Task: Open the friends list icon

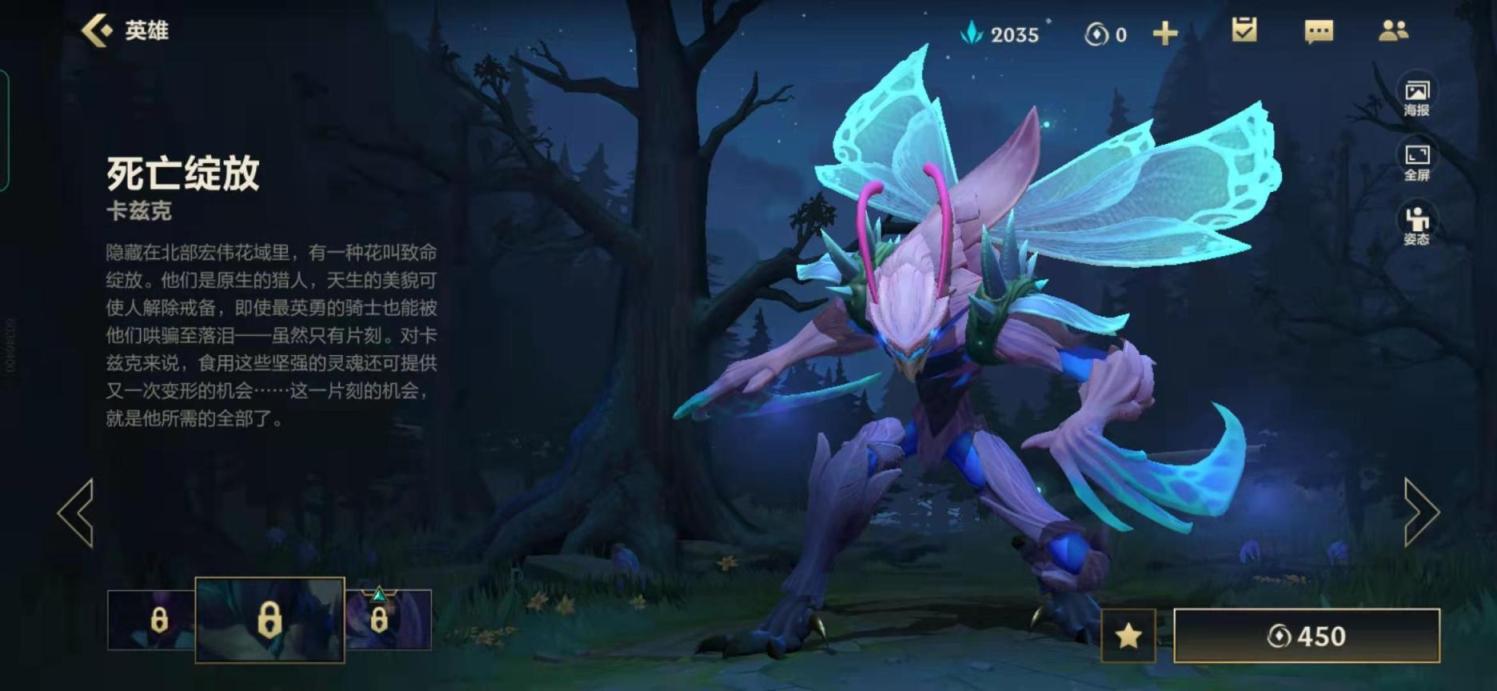Action: click(1393, 31)
